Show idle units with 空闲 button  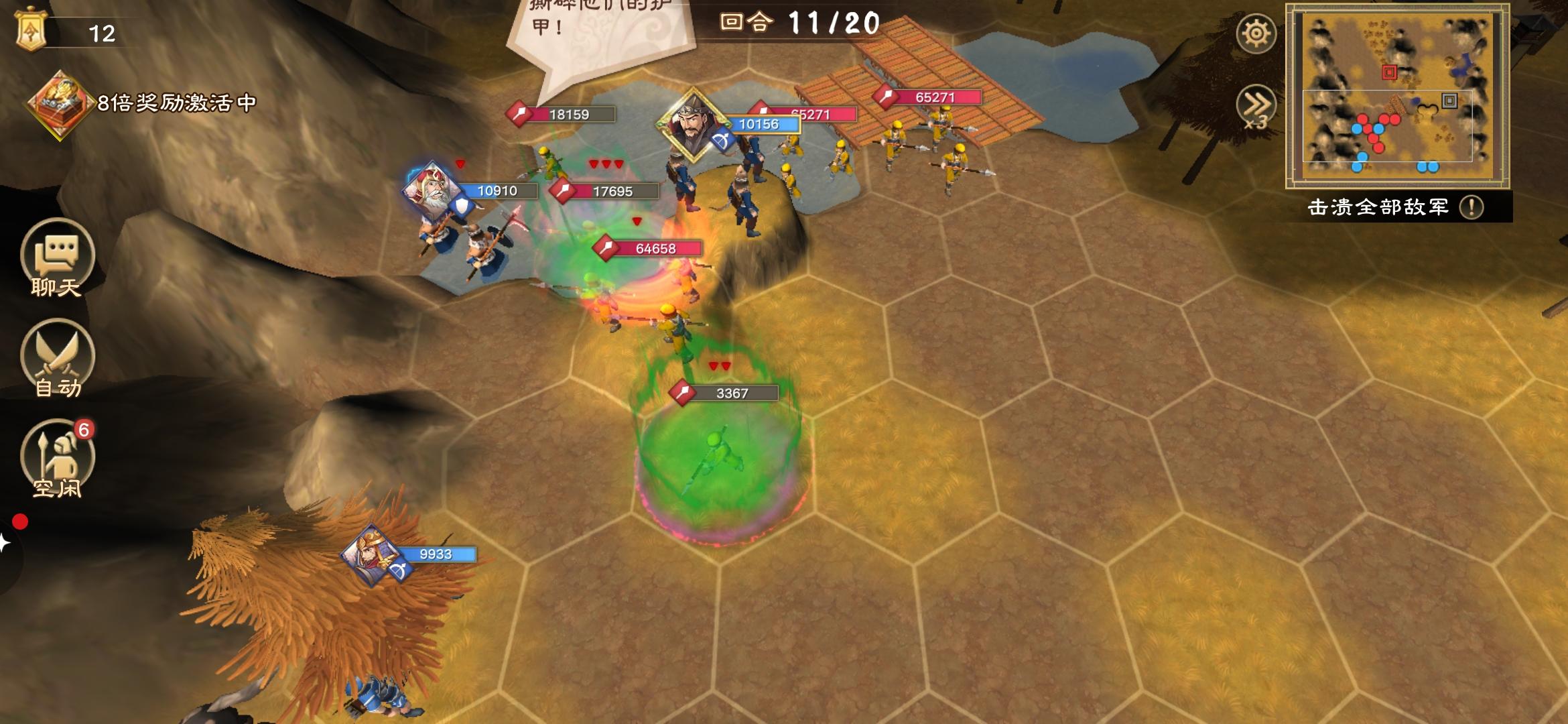57,459
